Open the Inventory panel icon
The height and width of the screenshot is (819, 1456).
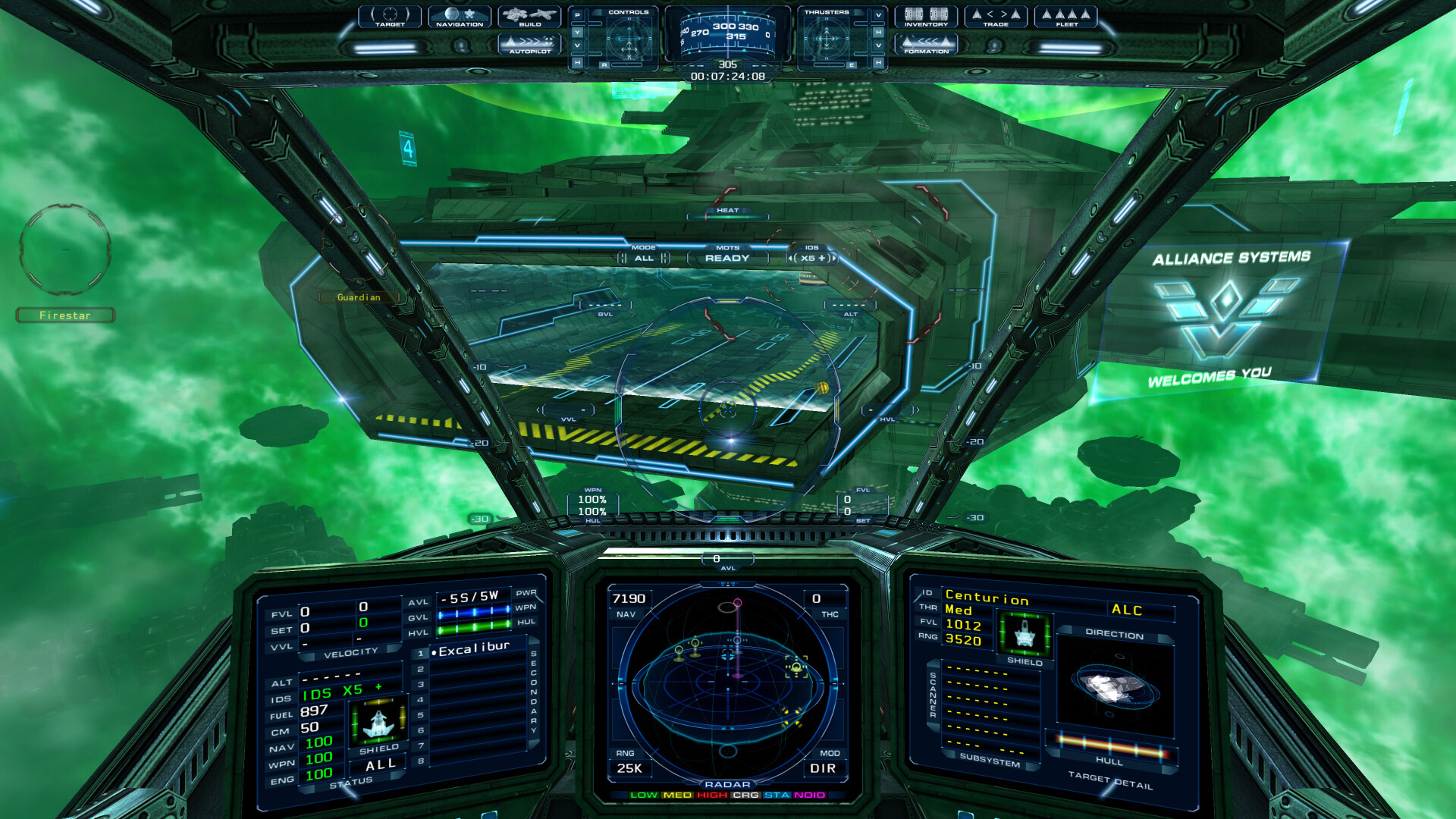(x=927, y=17)
